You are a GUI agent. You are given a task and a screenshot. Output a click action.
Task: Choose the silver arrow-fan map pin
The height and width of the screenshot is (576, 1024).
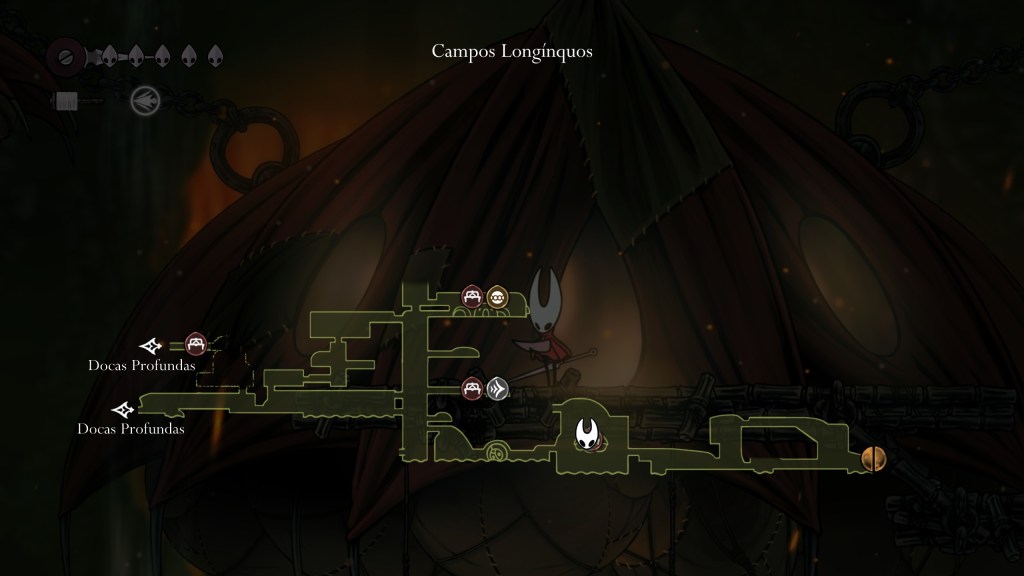pyautogui.click(x=497, y=388)
